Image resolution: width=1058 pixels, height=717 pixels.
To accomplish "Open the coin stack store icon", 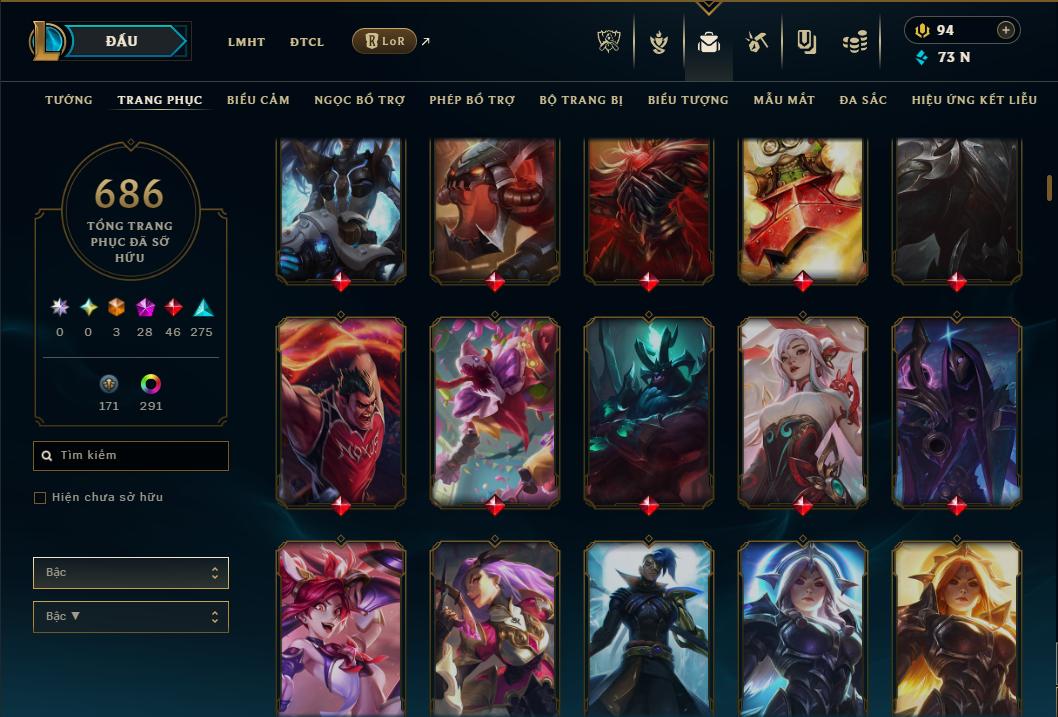I will pos(854,43).
